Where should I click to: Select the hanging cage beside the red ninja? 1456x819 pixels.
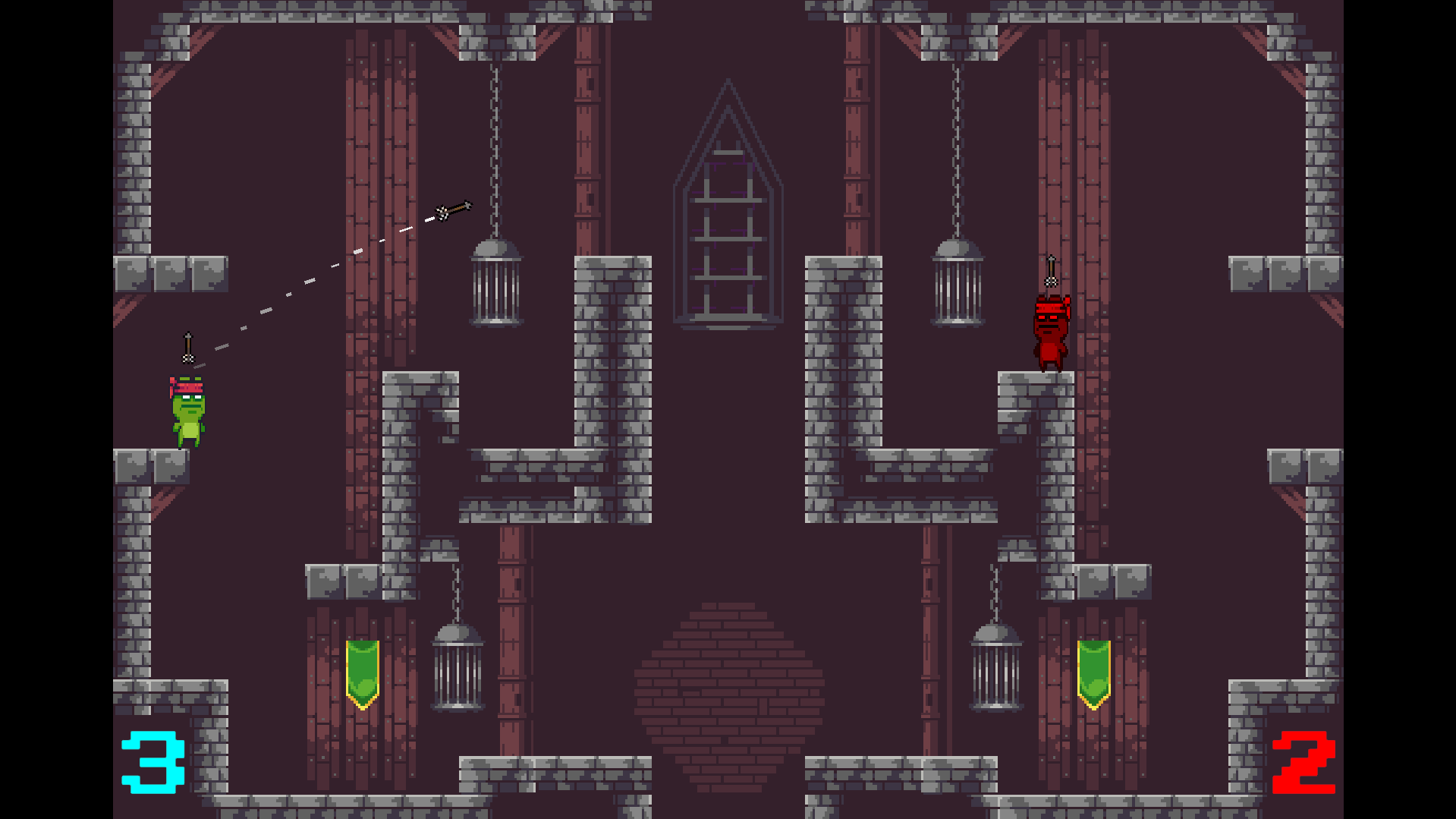[956, 285]
